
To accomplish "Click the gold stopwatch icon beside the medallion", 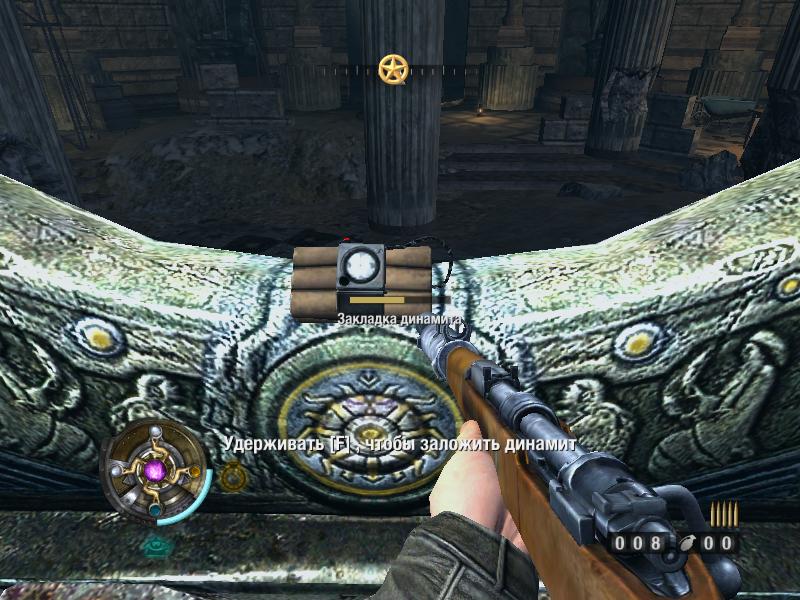I will (232, 477).
